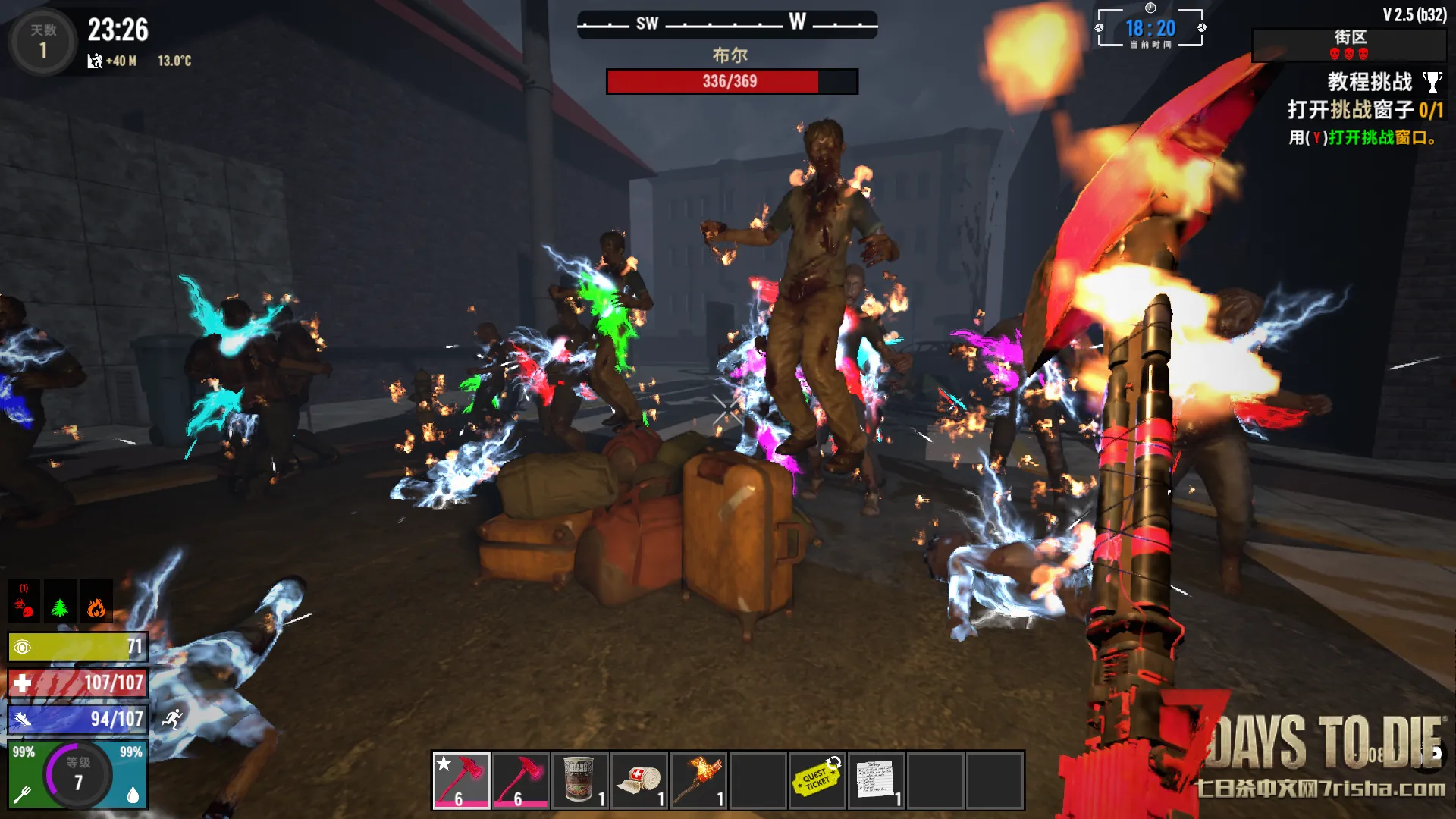Screen dimensions: 1456x819
Task: Open the tutorial challenge tracker
Action: [x=1369, y=82]
